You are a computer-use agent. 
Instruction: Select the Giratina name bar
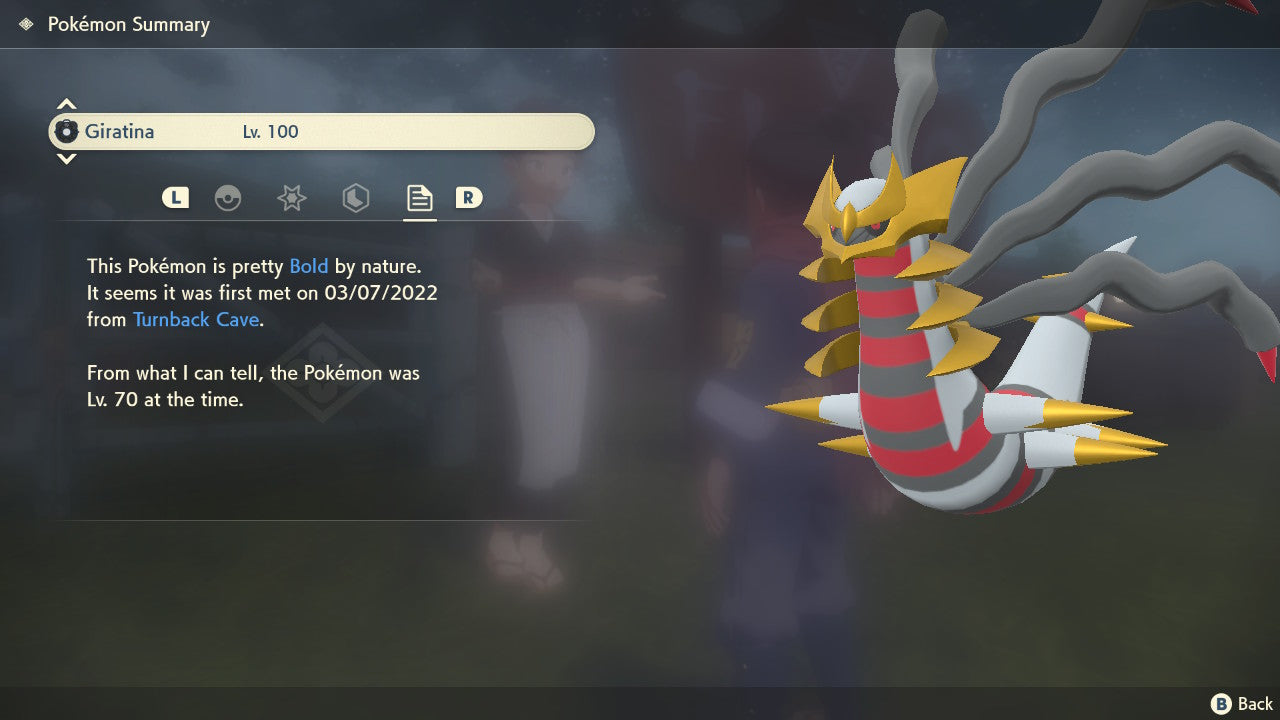tap(320, 131)
